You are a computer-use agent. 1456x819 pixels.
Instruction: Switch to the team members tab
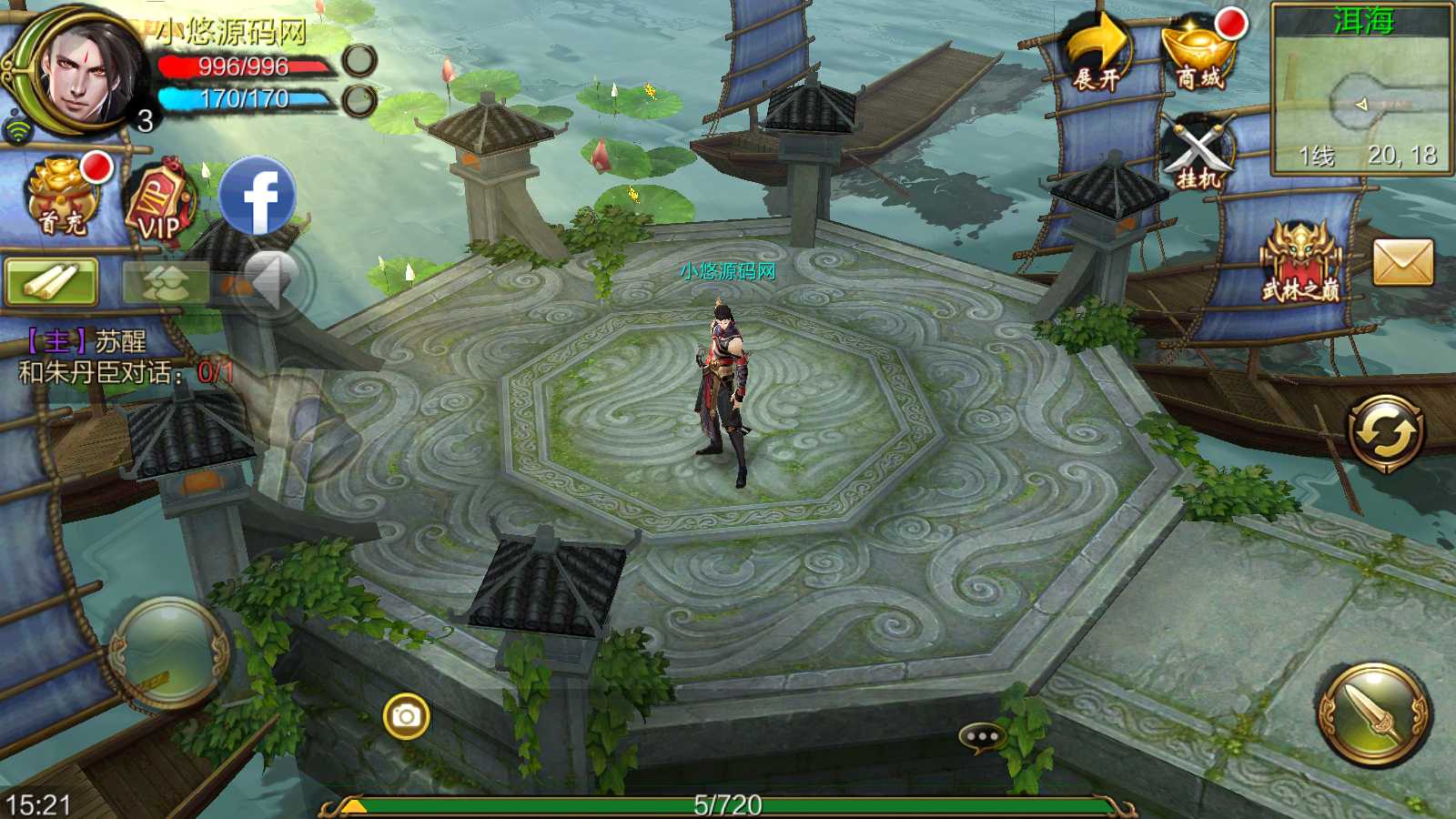(166, 282)
